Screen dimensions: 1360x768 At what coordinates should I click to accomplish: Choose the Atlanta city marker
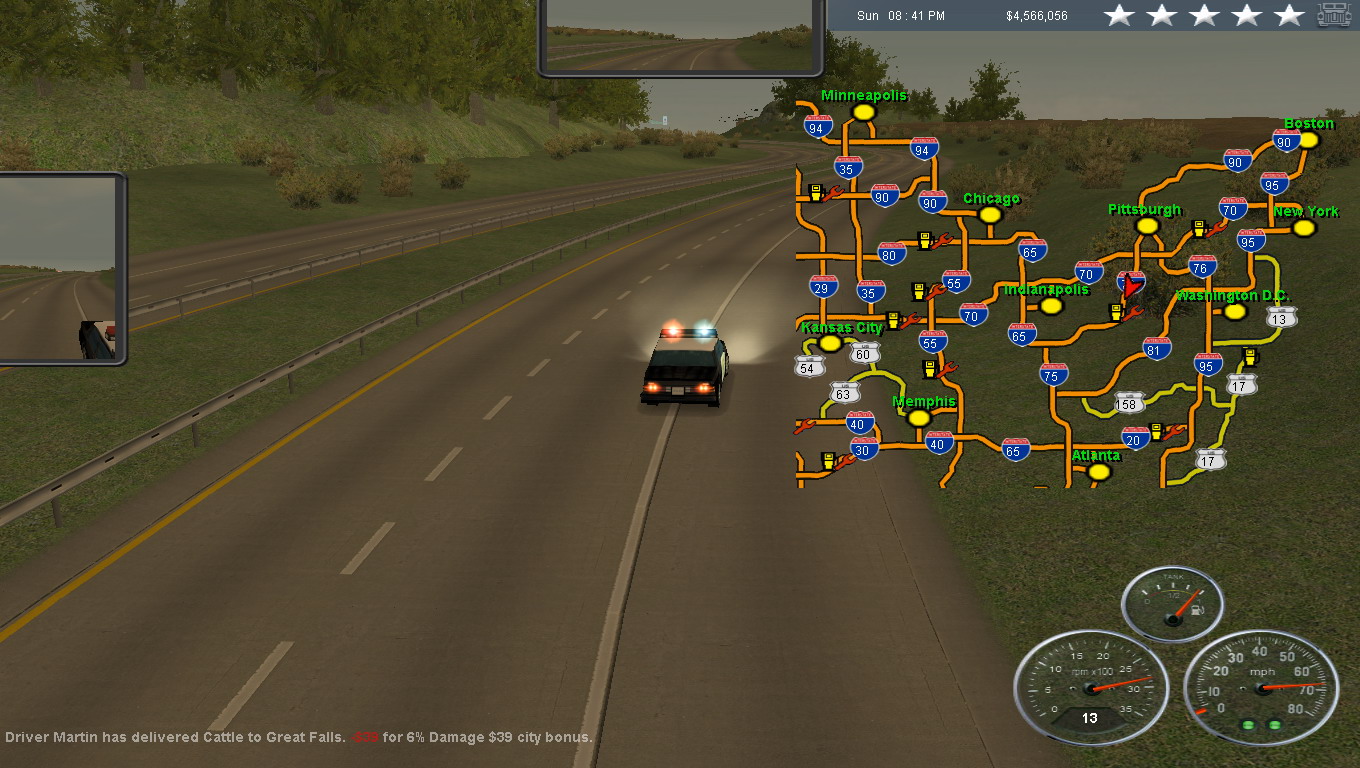click(1099, 471)
